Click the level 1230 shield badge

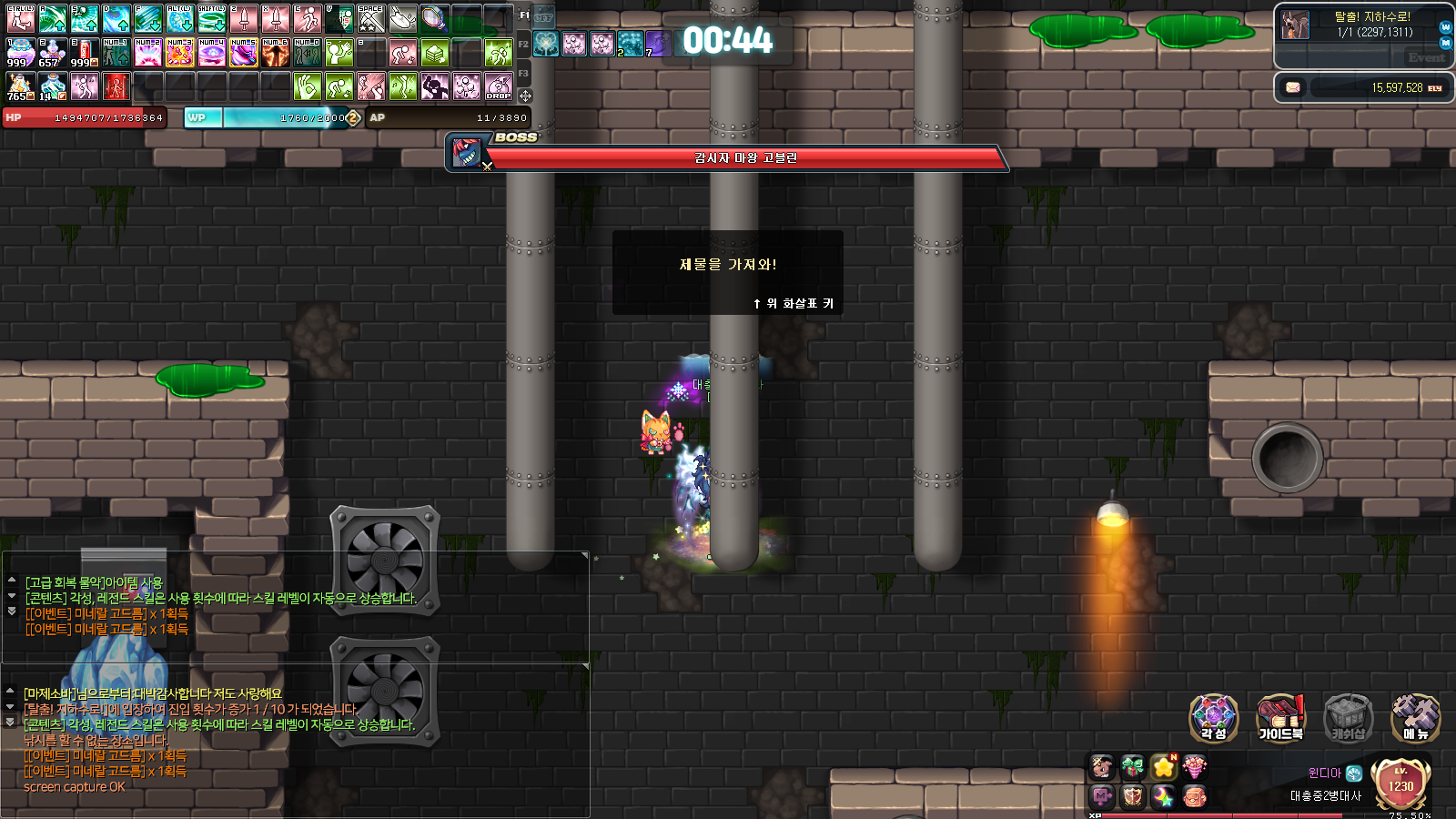(x=1400, y=783)
